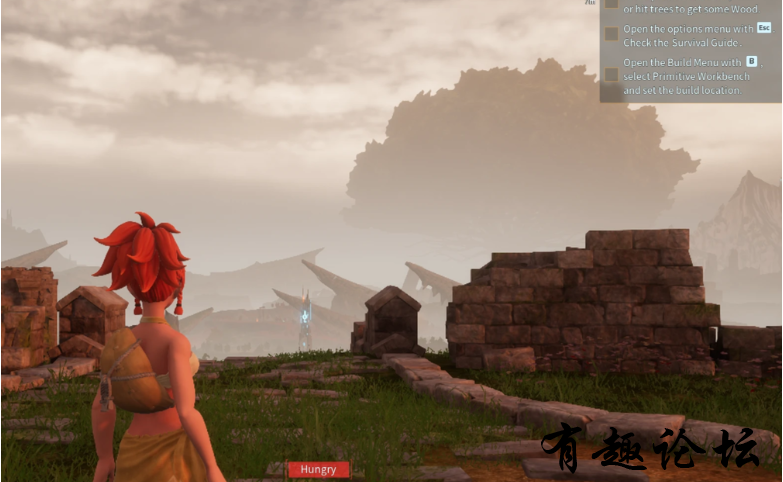The height and width of the screenshot is (482, 783).
Task: Tick the Survival Guide objective checkbox
Action: pos(611,35)
